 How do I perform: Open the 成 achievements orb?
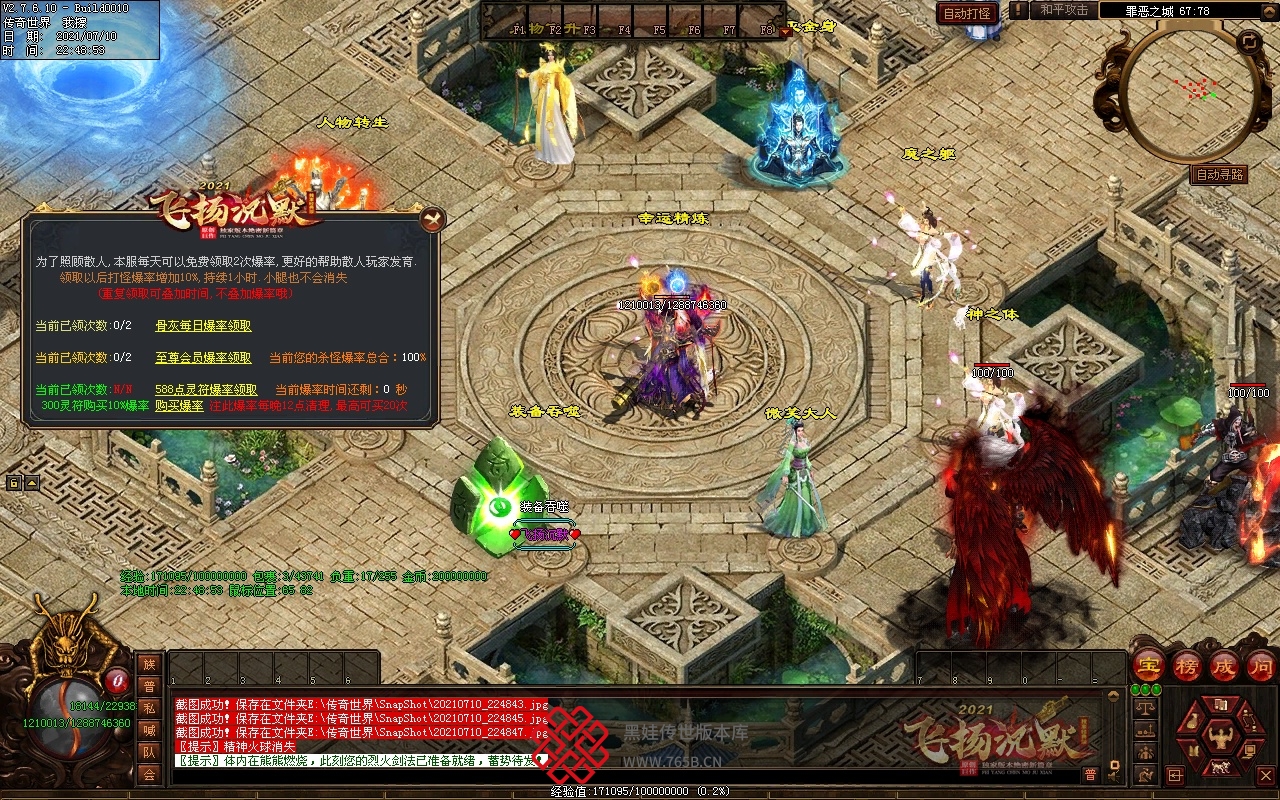coord(1224,665)
